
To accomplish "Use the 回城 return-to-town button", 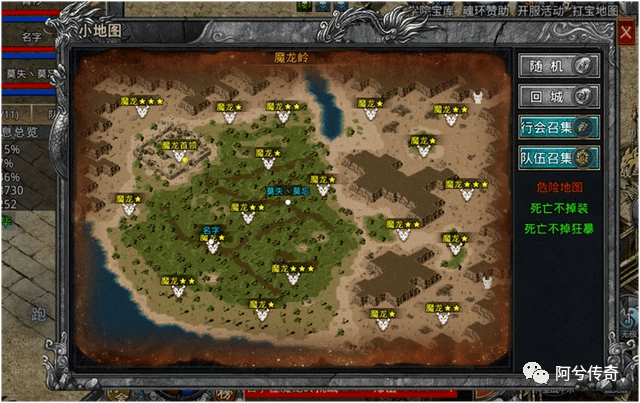I will [x=558, y=96].
